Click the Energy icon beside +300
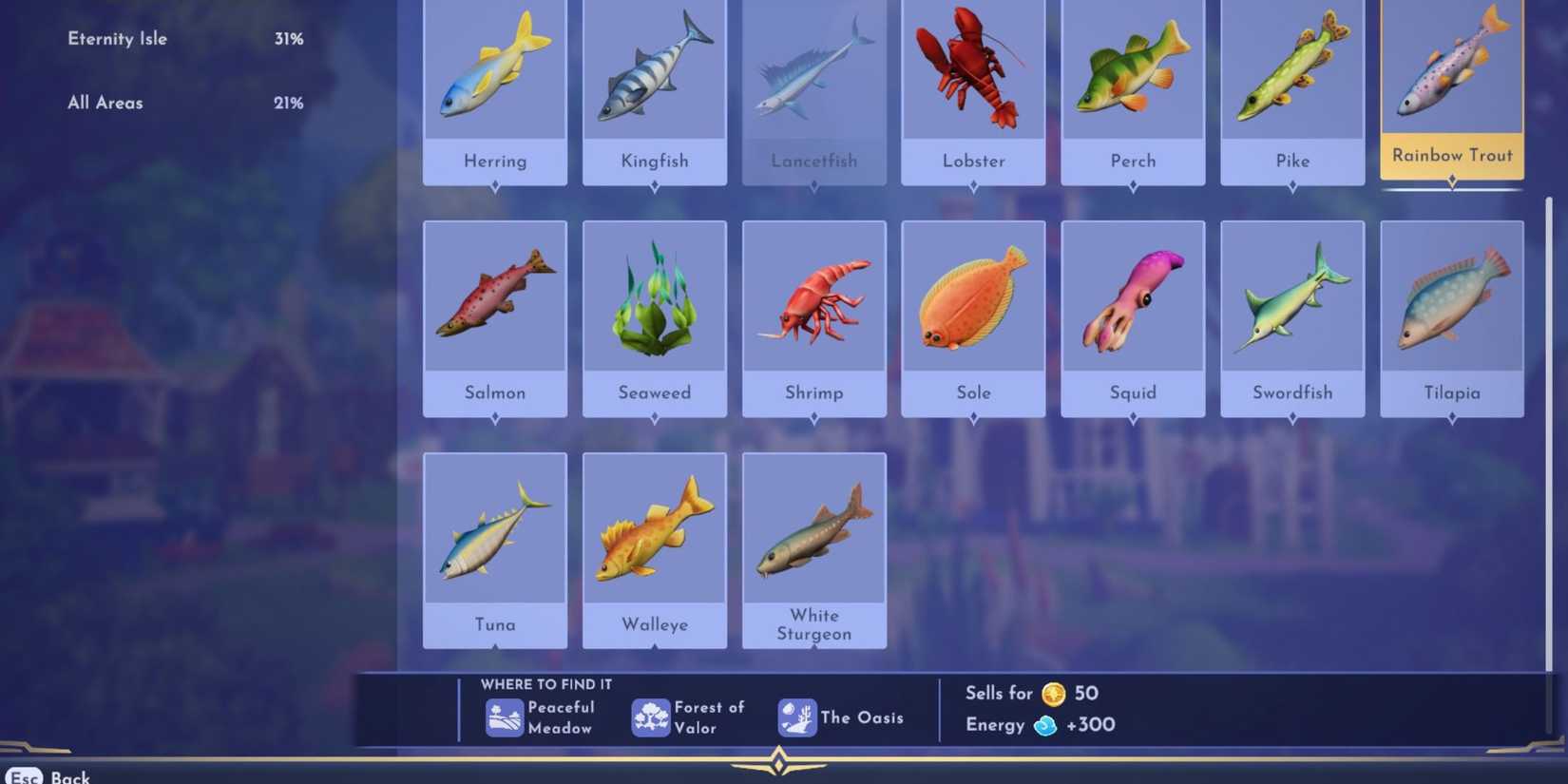Image resolution: width=1568 pixels, height=784 pixels. tap(1045, 725)
